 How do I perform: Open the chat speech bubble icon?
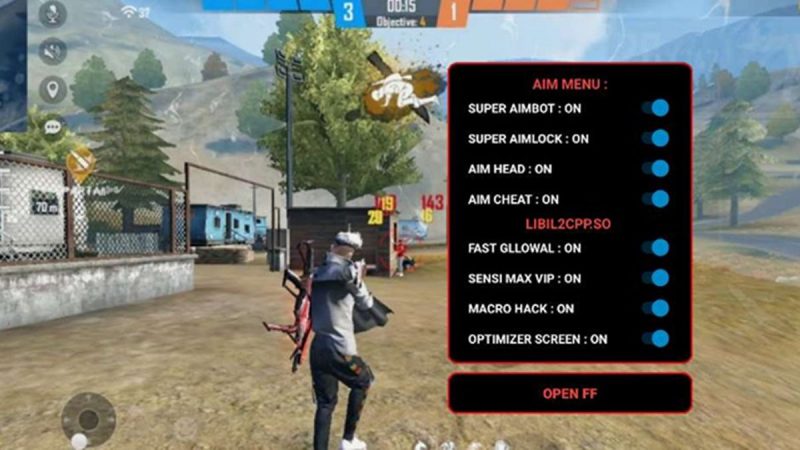pyautogui.click(x=52, y=126)
